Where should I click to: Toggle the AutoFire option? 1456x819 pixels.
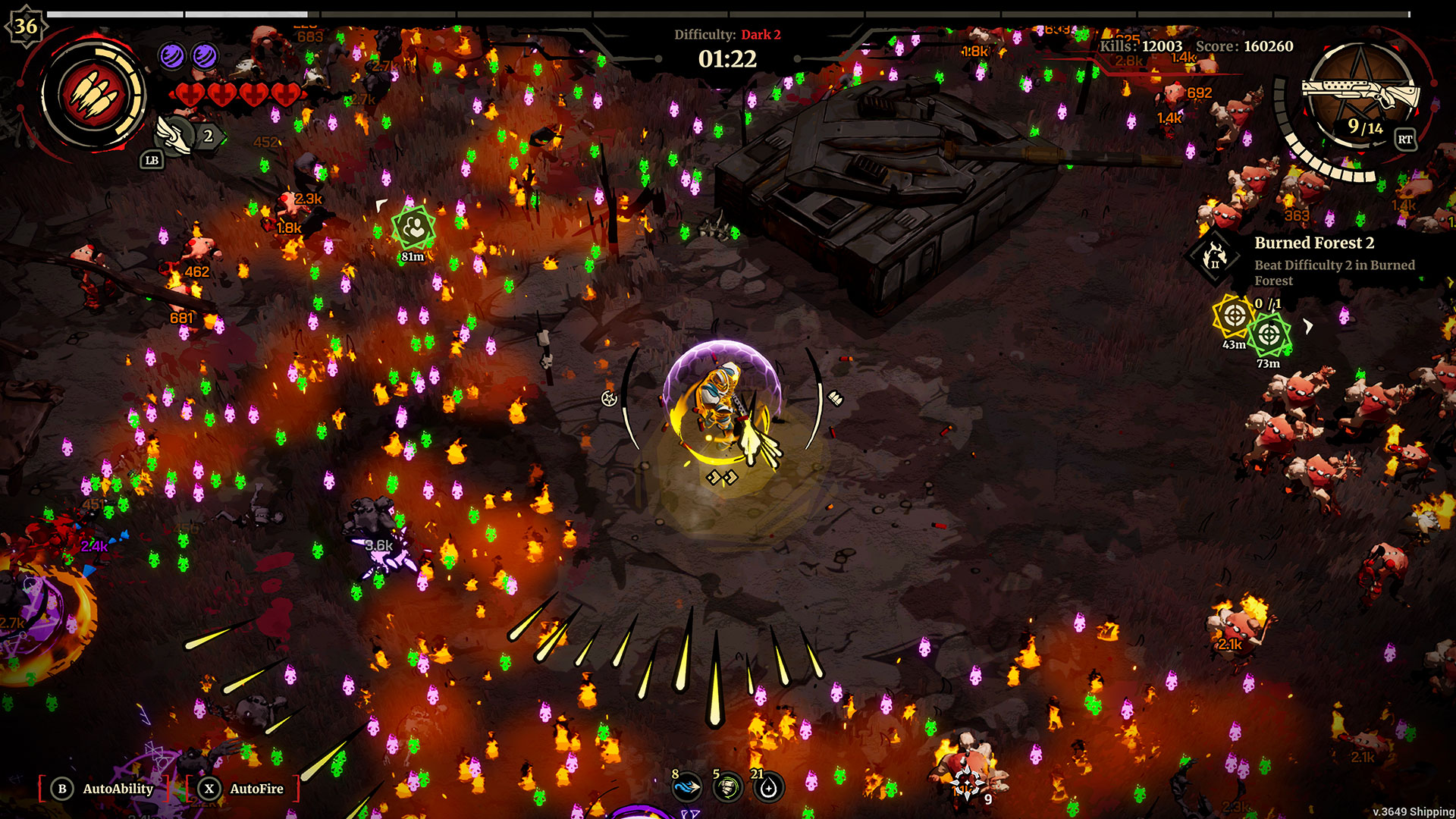[x=243, y=789]
